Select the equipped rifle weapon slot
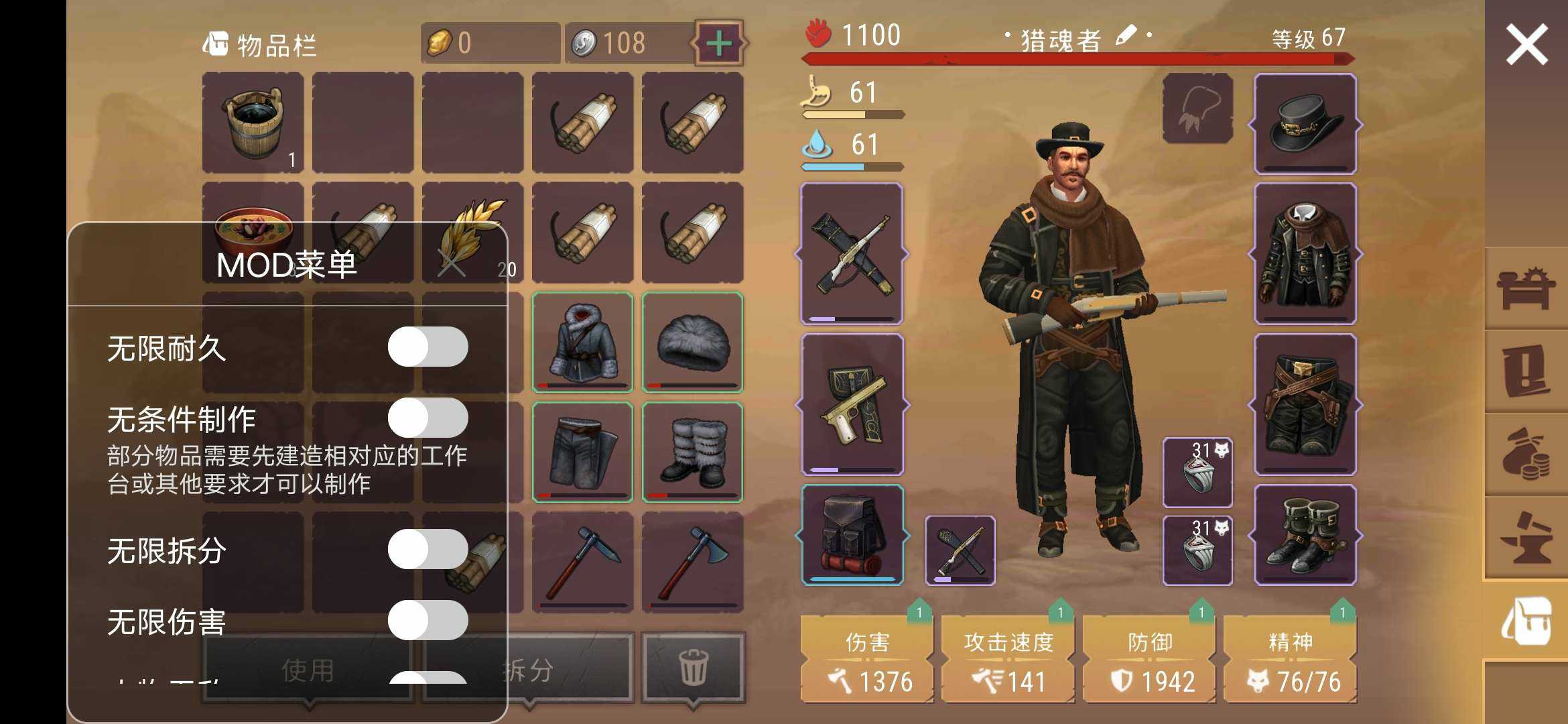 point(852,254)
